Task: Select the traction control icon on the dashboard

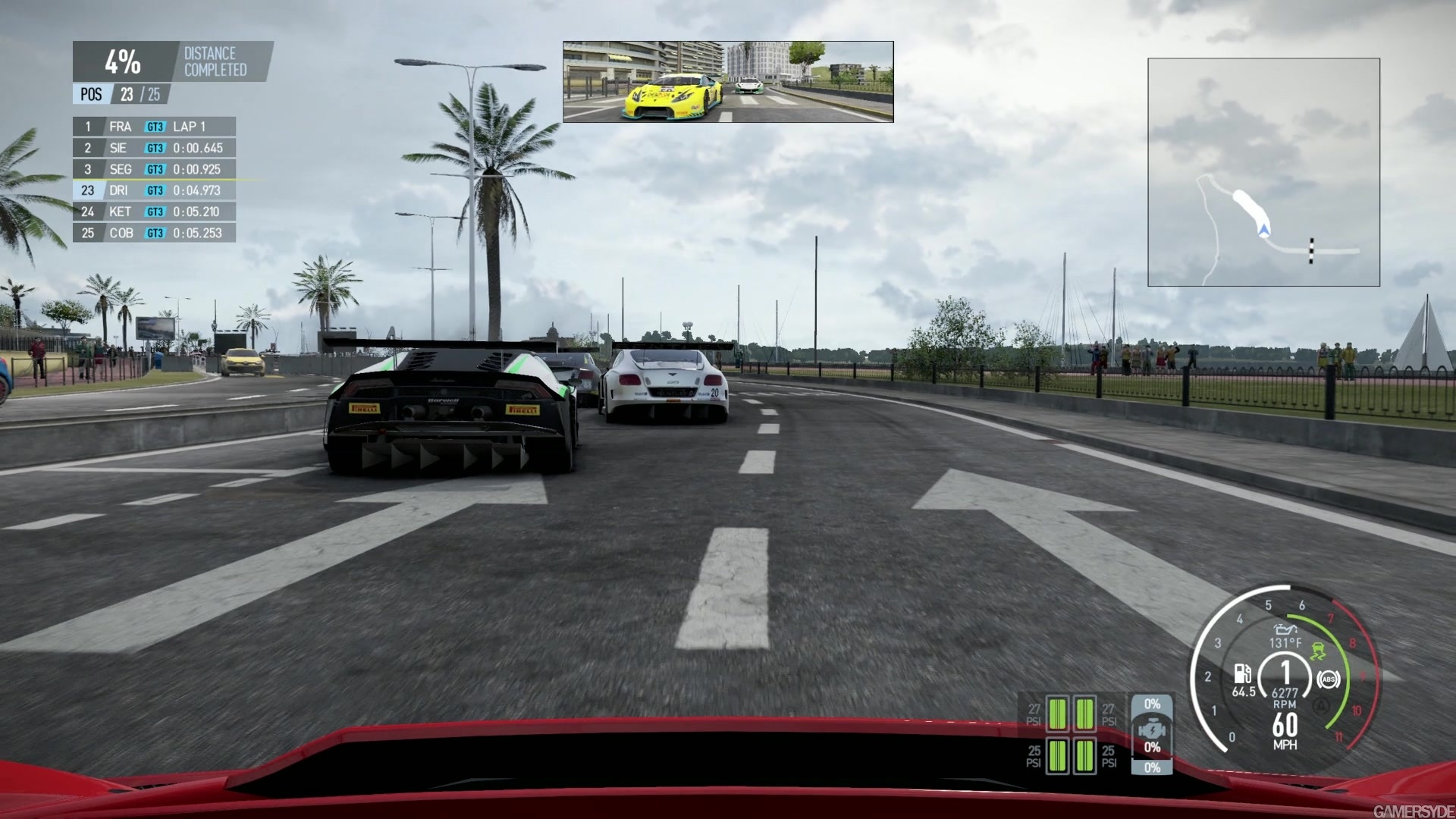Action: pyautogui.click(x=1319, y=651)
